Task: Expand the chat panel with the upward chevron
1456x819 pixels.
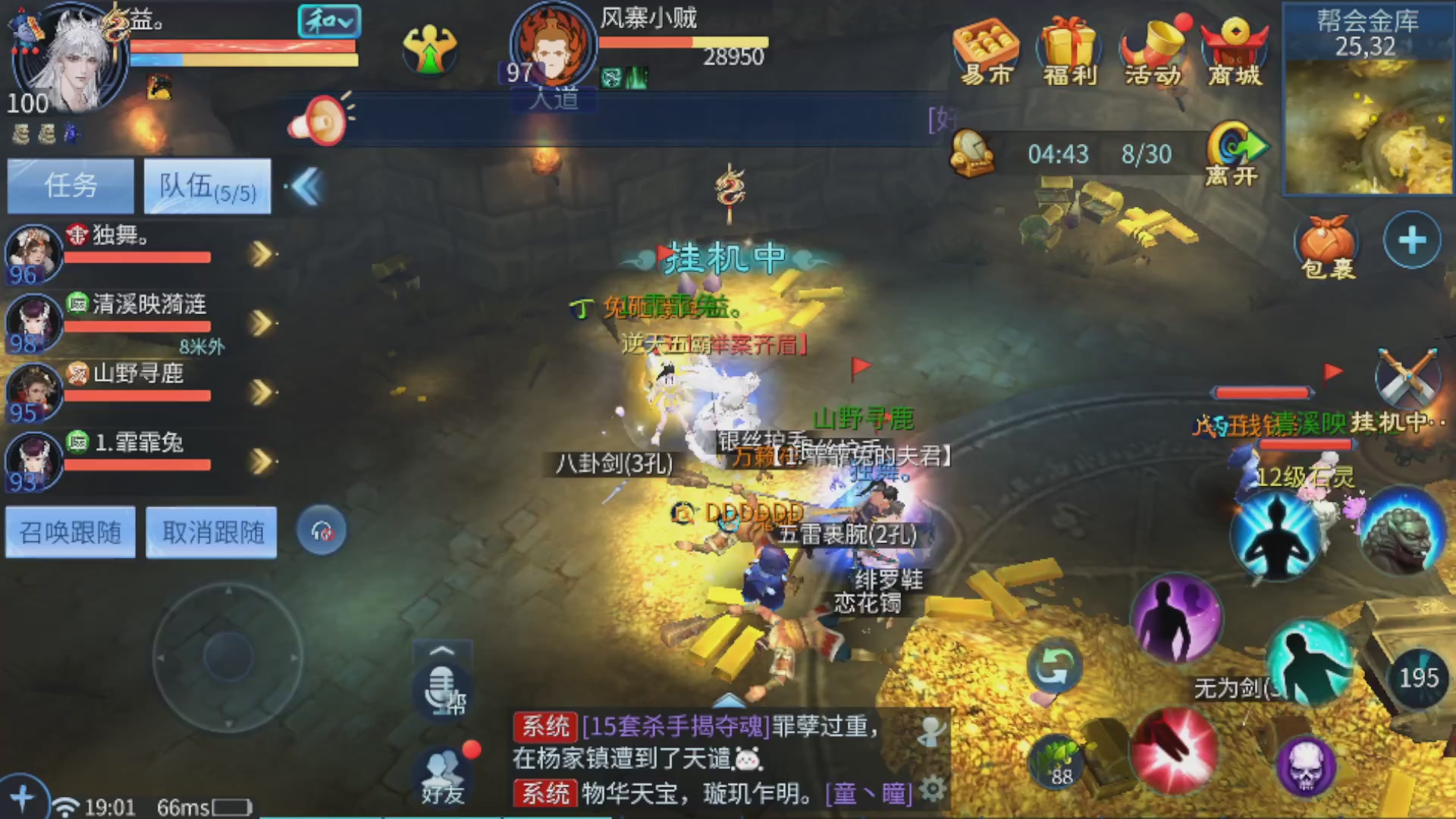Action: pyautogui.click(x=442, y=651)
